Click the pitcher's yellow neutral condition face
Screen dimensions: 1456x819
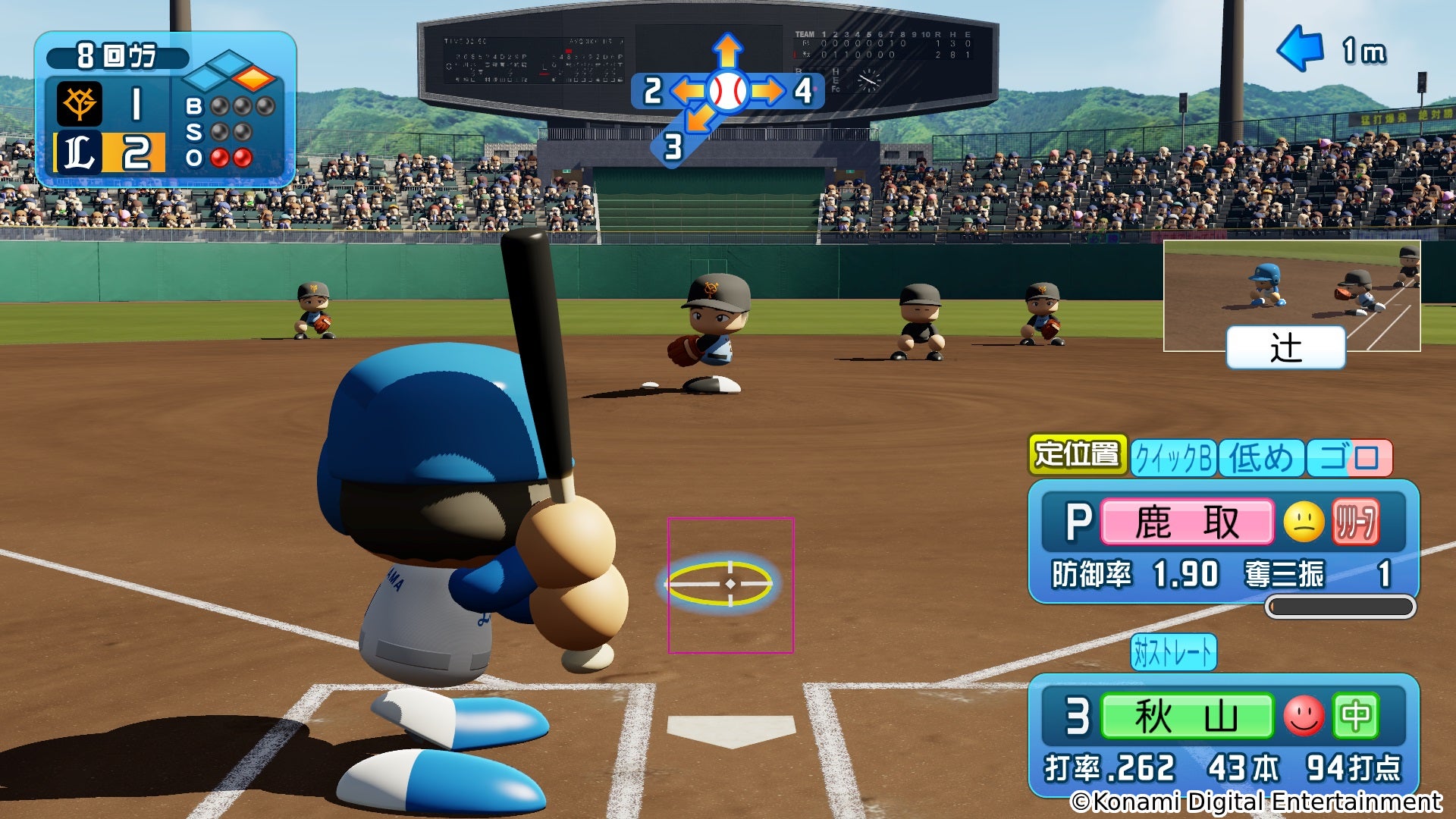[1304, 522]
